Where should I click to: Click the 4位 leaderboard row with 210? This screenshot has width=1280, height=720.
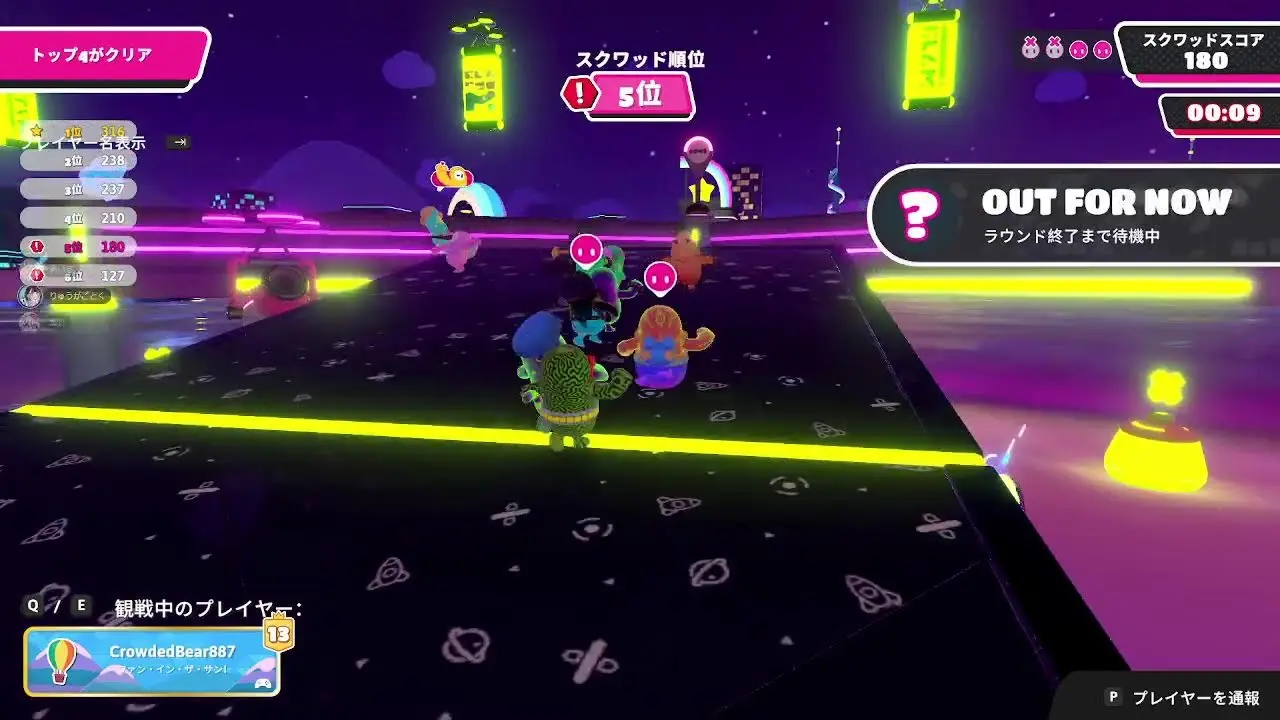pyautogui.click(x=80, y=217)
